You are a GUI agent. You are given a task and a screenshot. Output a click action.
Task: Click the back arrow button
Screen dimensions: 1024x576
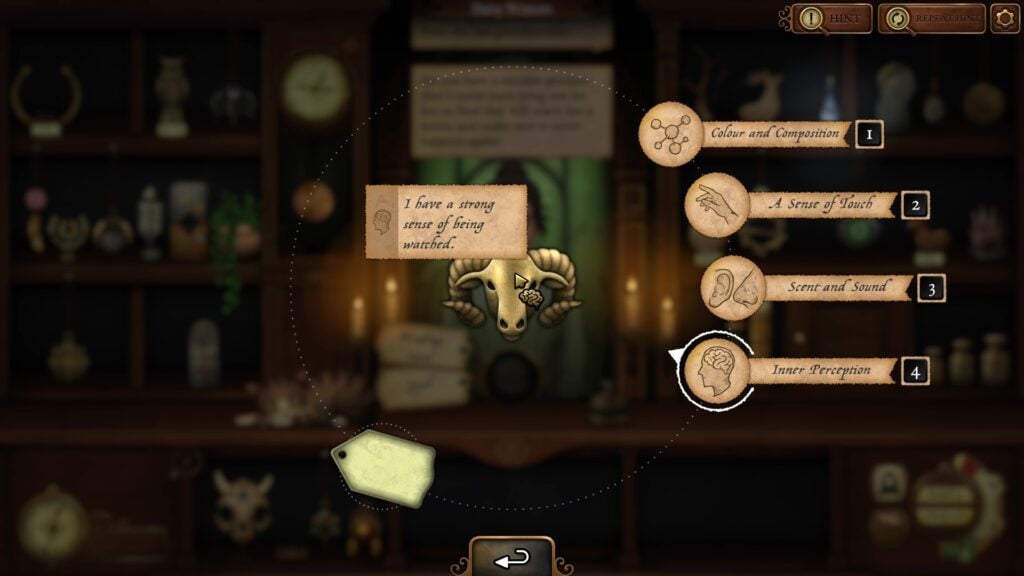click(x=512, y=559)
